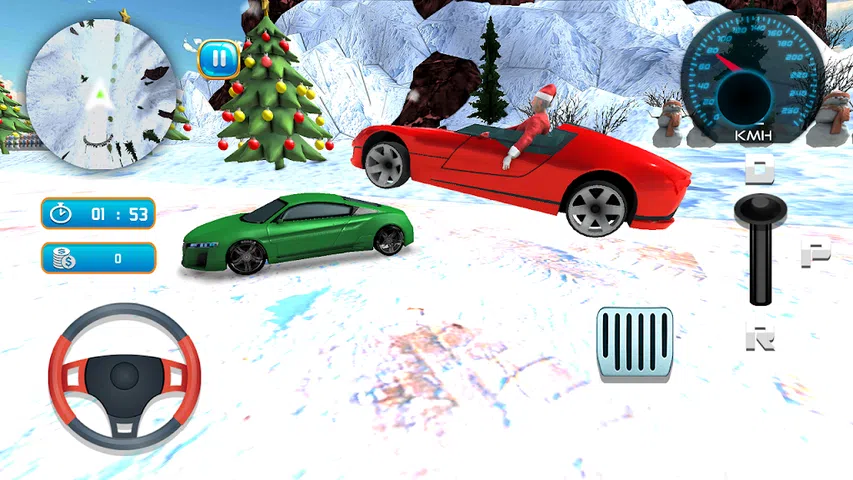Turn the red steering wheel
Image resolution: width=853 pixels, height=480 pixels.
pyautogui.click(x=124, y=376)
